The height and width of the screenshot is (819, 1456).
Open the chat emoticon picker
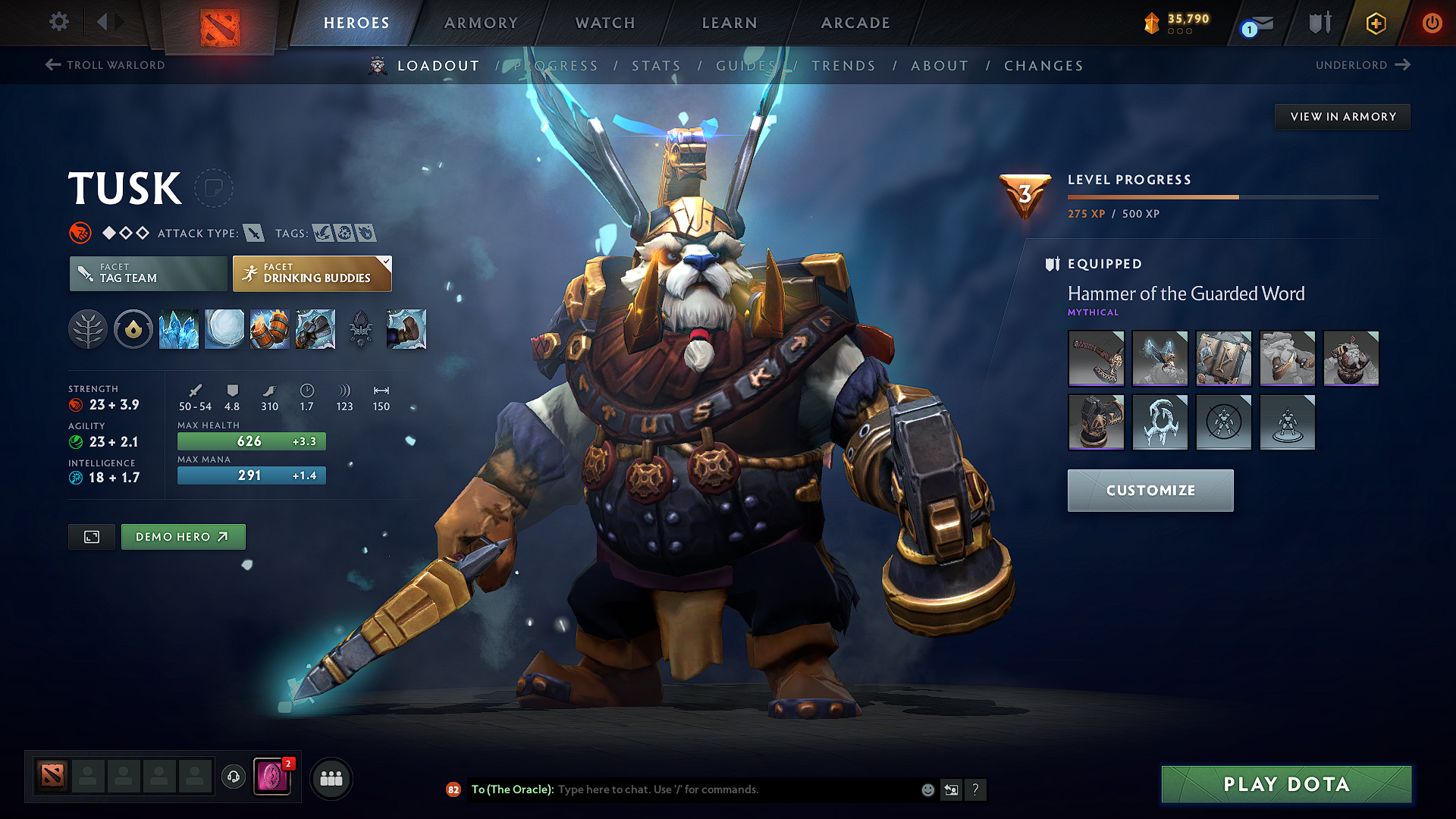(927, 789)
